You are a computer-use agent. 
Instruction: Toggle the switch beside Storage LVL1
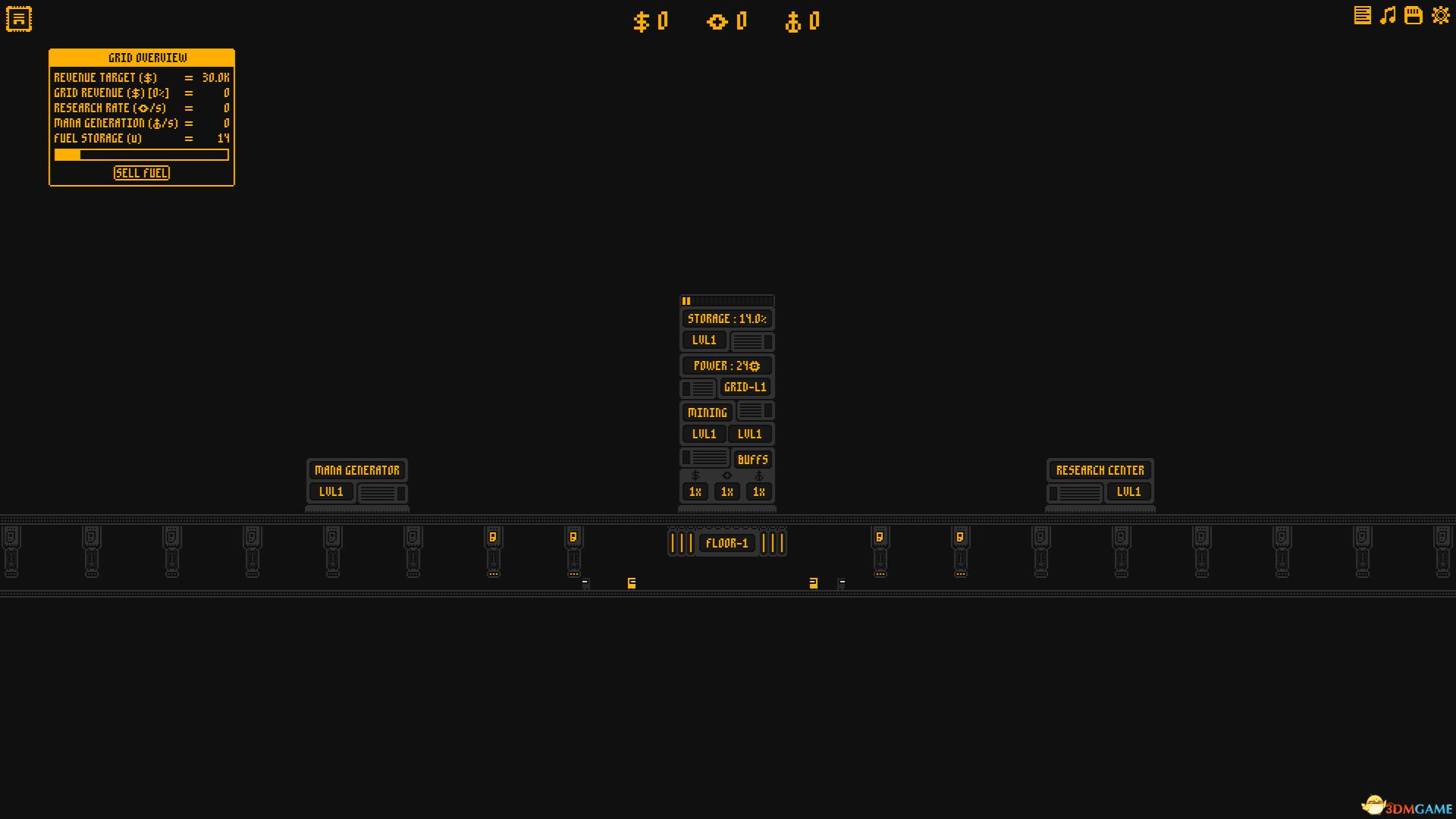752,340
